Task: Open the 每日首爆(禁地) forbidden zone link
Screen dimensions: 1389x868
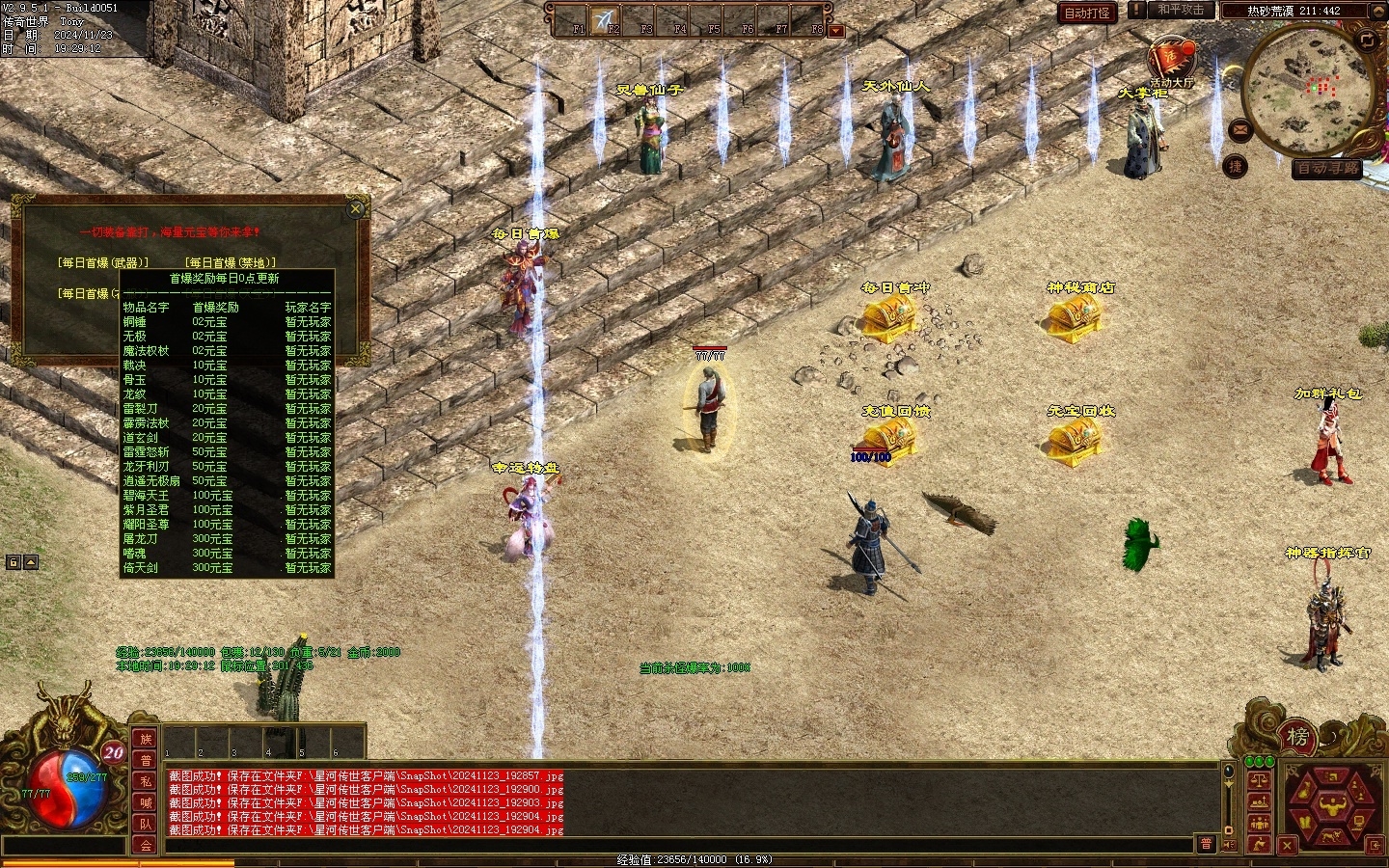Action: [231, 262]
